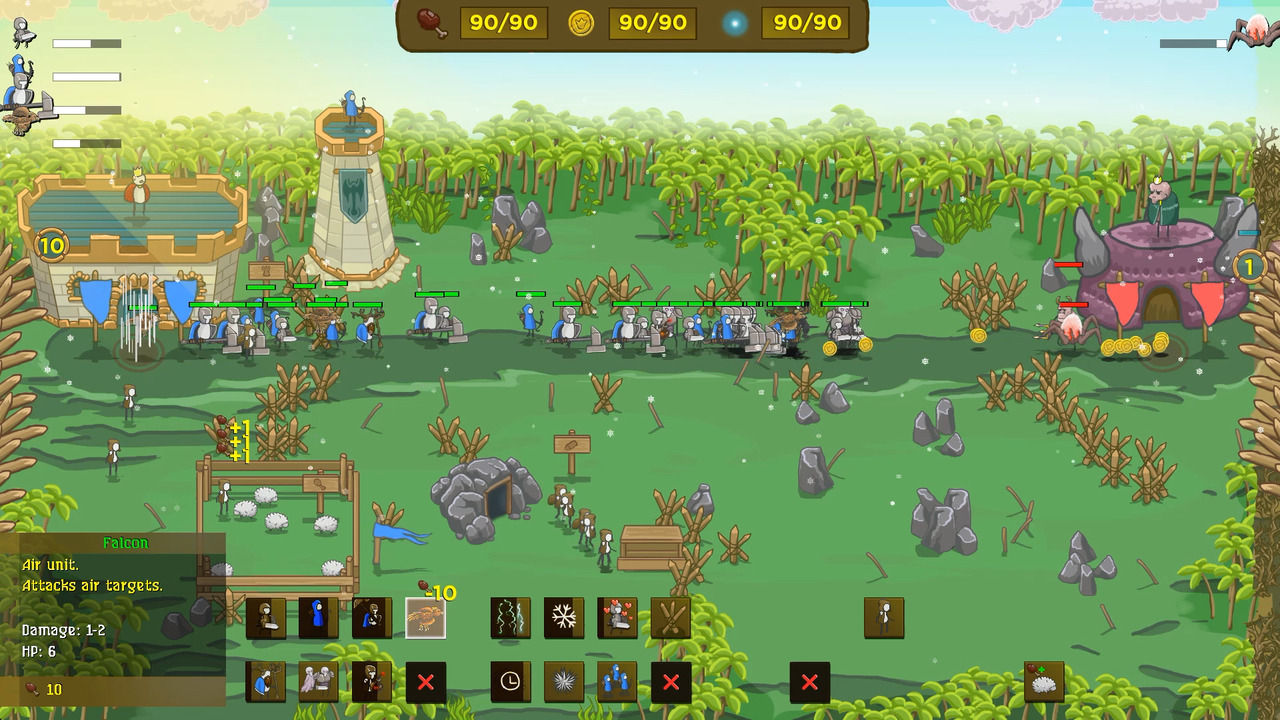Click the highlighted Falcon unit icon
Image resolution: width=1280 pixels, height=720 pixels.
tap(426, 617)
